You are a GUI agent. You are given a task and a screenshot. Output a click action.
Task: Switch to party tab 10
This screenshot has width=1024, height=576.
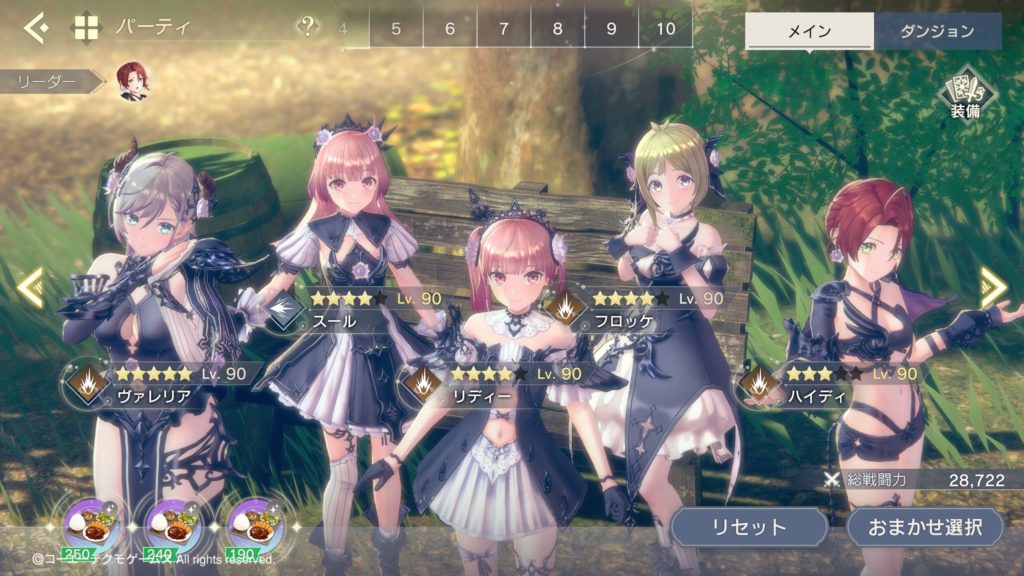coord(665,28)
